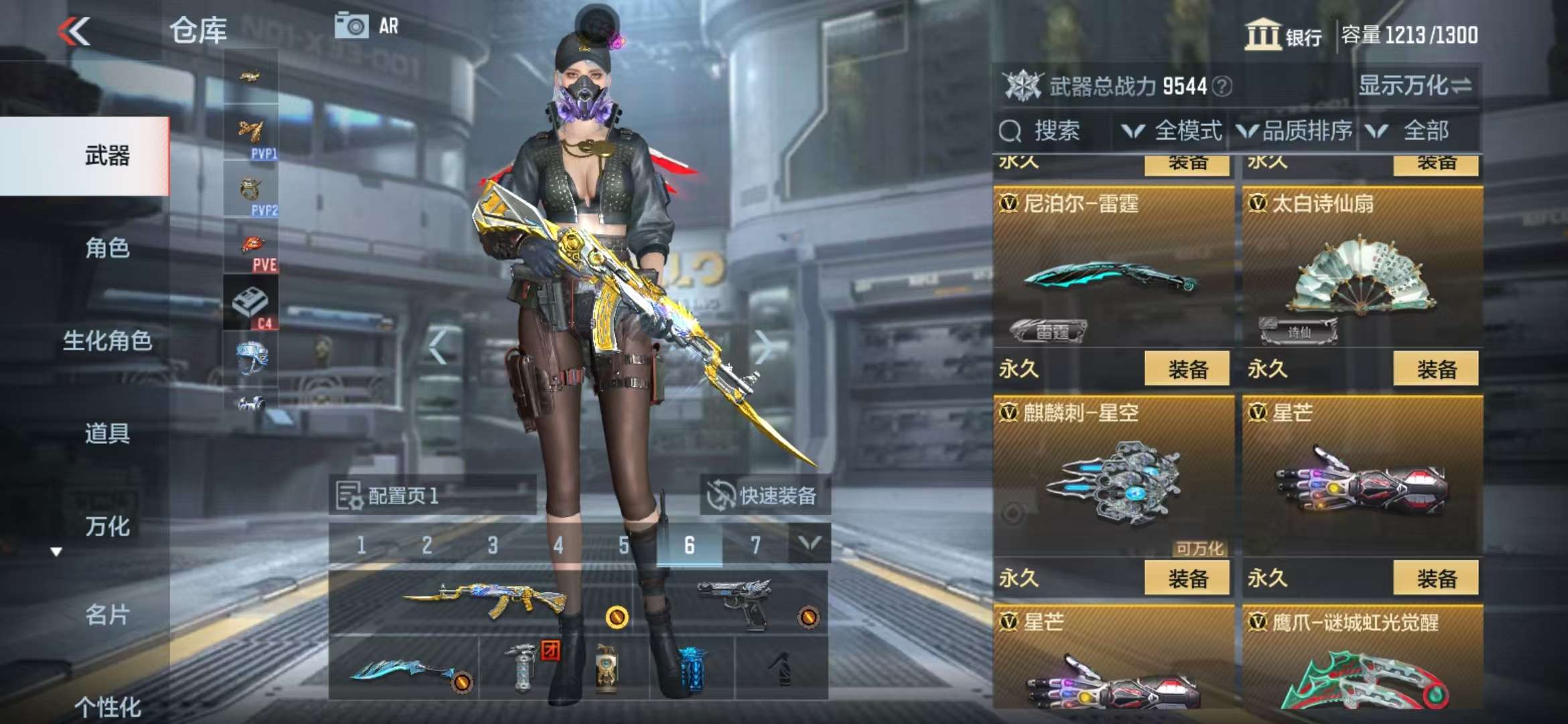Equip the 尼泊尔-雷霆 knife

[1187, 369]
